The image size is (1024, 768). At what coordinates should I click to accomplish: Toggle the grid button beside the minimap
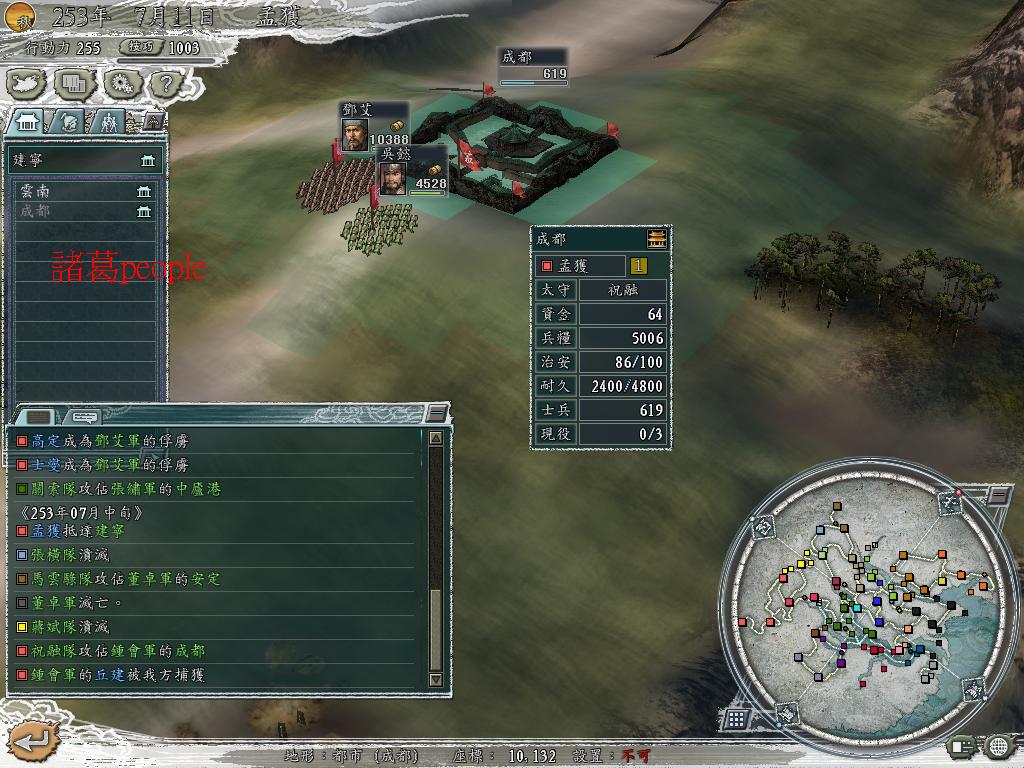pos(736,718)
